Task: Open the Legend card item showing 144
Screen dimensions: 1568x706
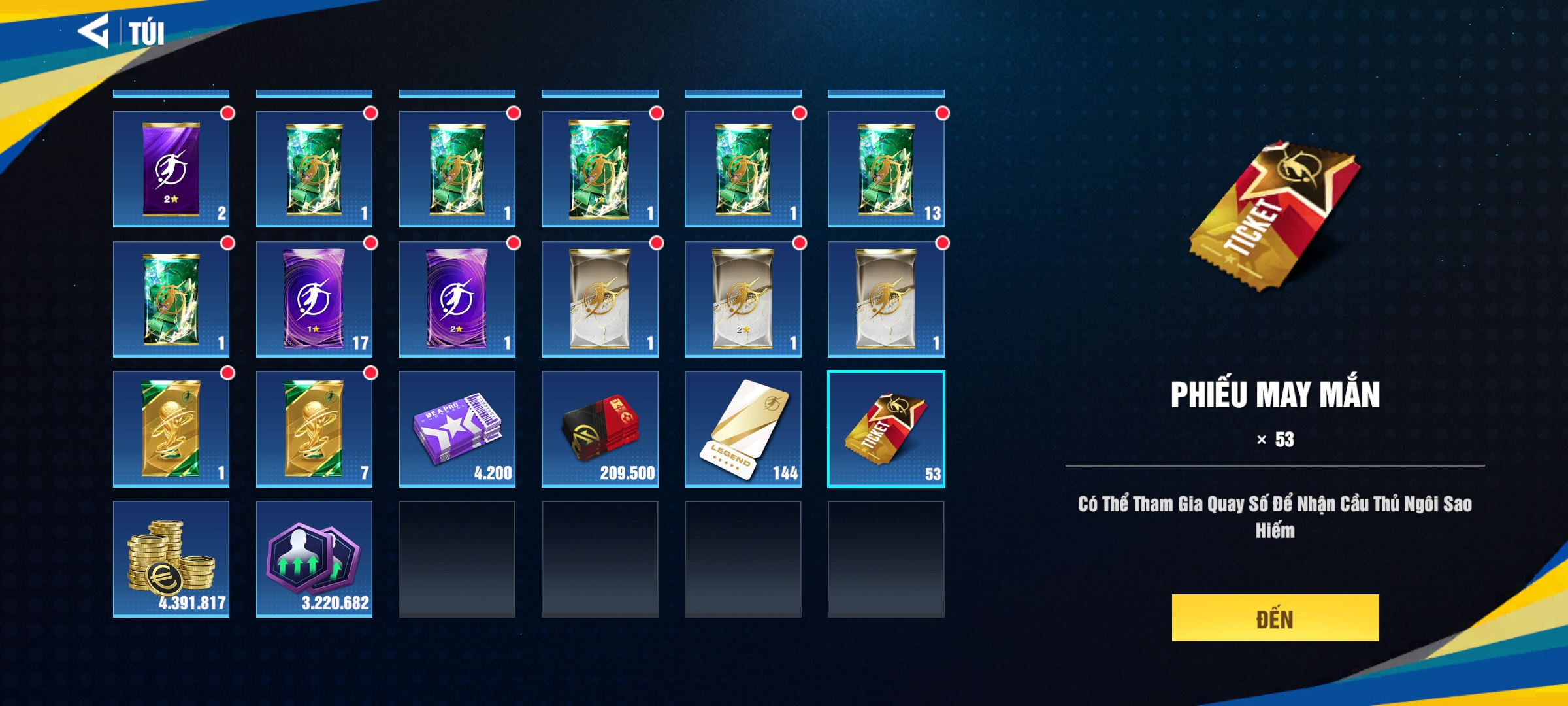Action: [743, 429]
